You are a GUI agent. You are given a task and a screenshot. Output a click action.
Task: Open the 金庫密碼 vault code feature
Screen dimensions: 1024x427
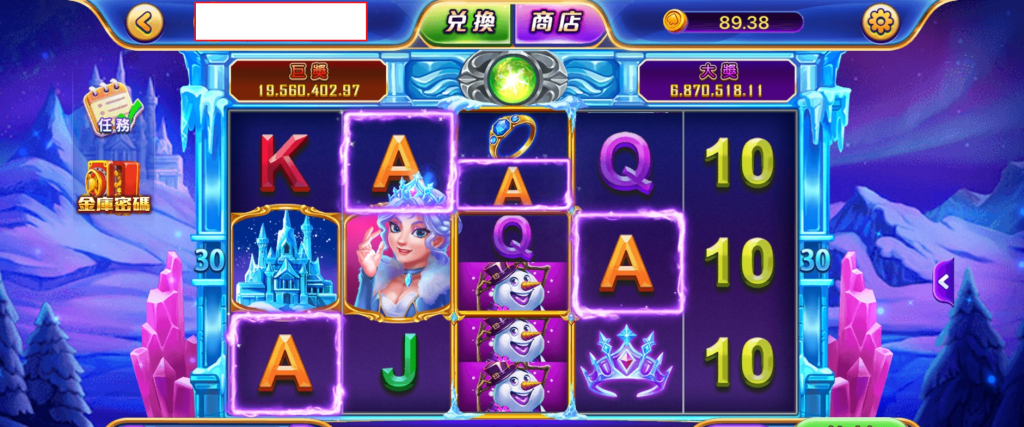(113, 188)
